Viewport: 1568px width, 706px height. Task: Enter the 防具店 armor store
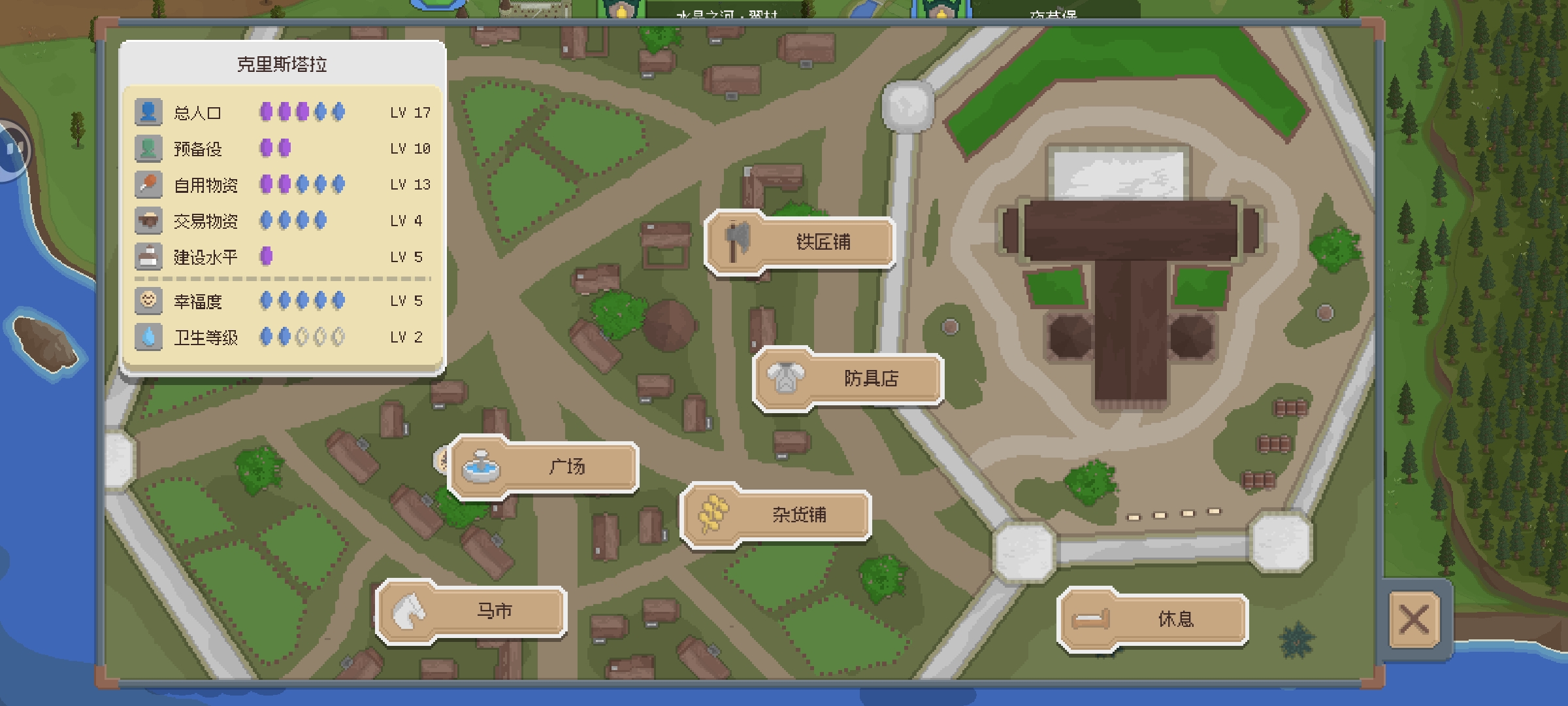coord(848,378)
